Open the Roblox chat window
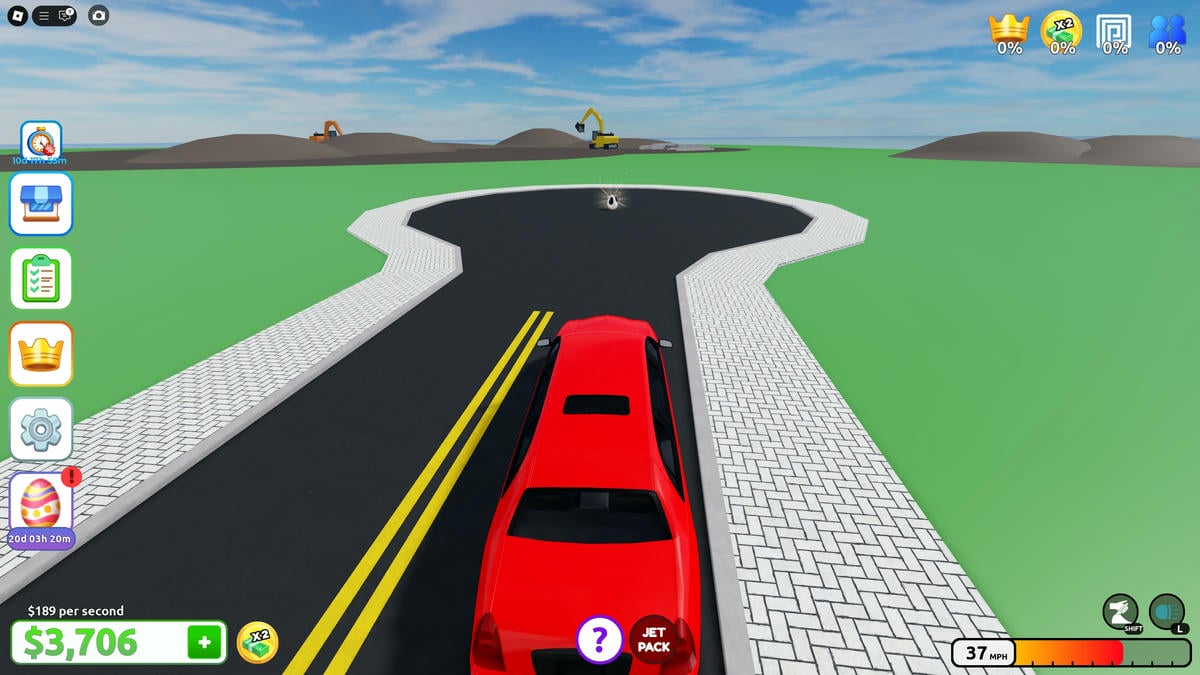This screenshot has height=675, width=1200. pos(65,15)
